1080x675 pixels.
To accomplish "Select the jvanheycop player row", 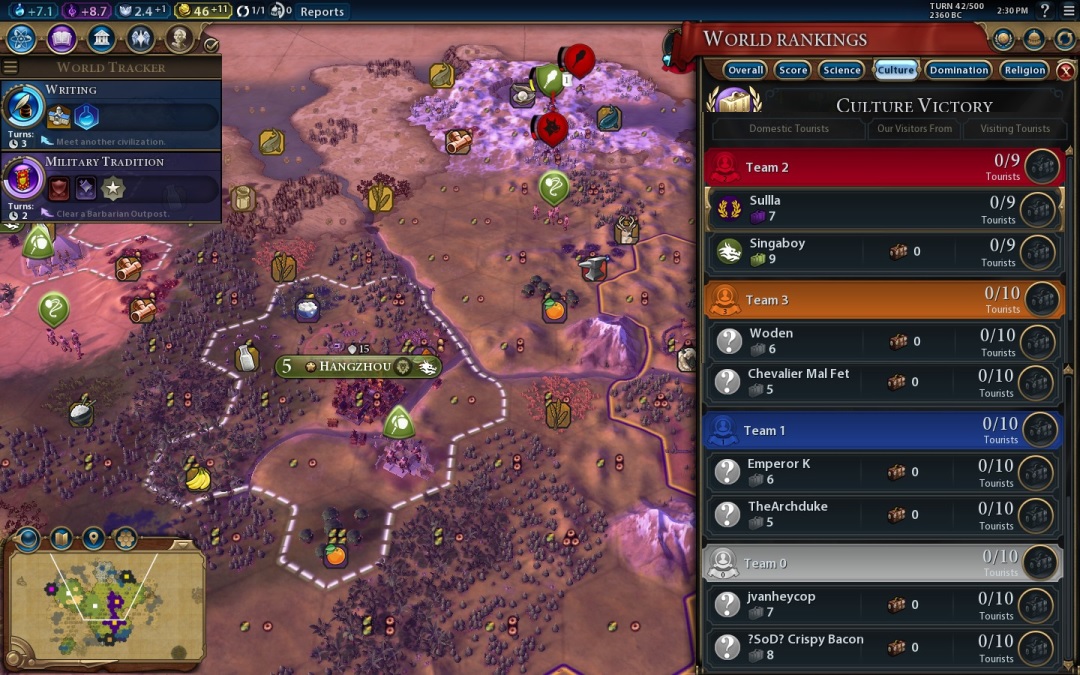I will 880,604.
